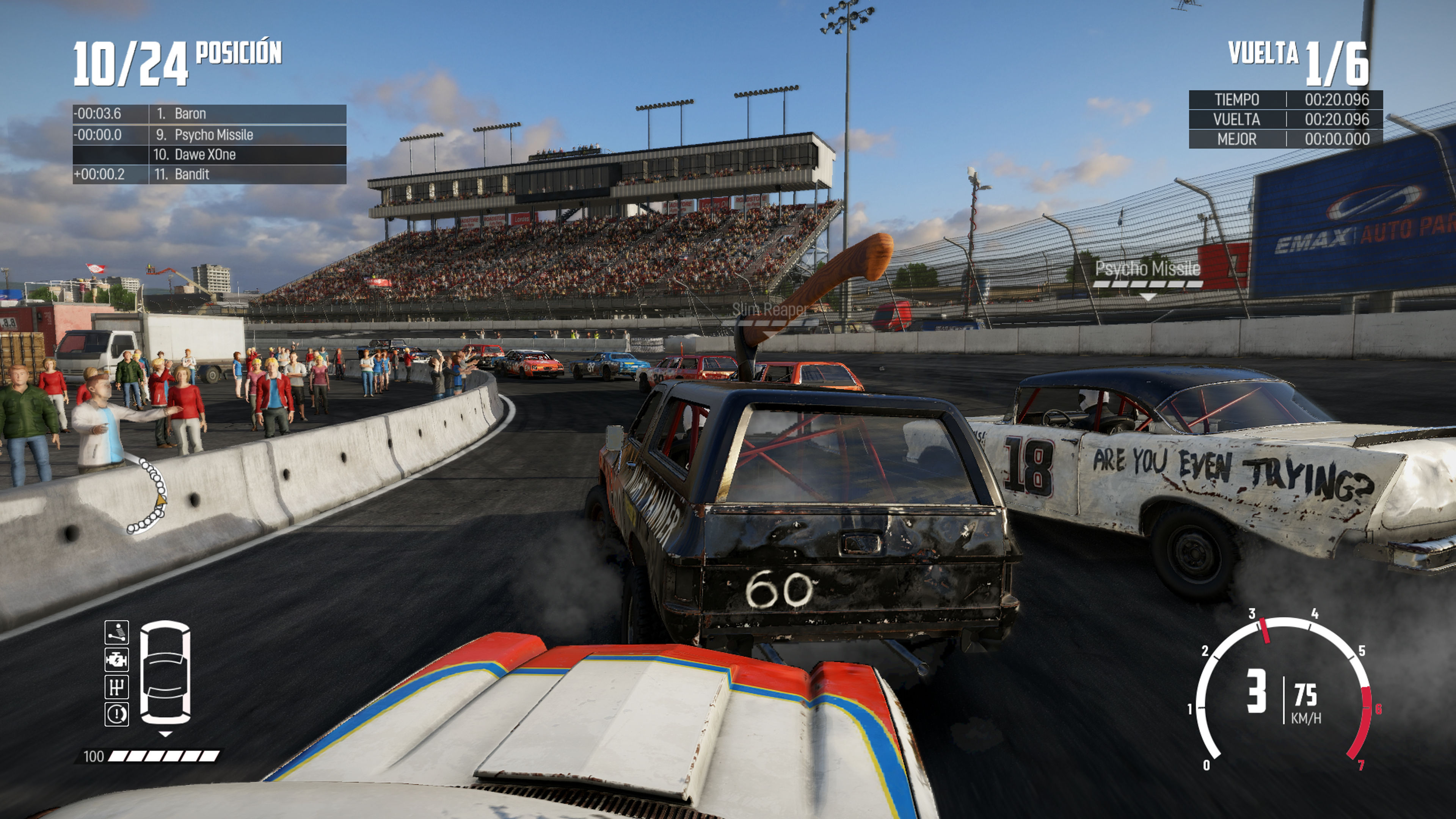Choose the Psycho Missile leaderboard entry
1456x819 pixels.
click(209, 135)
